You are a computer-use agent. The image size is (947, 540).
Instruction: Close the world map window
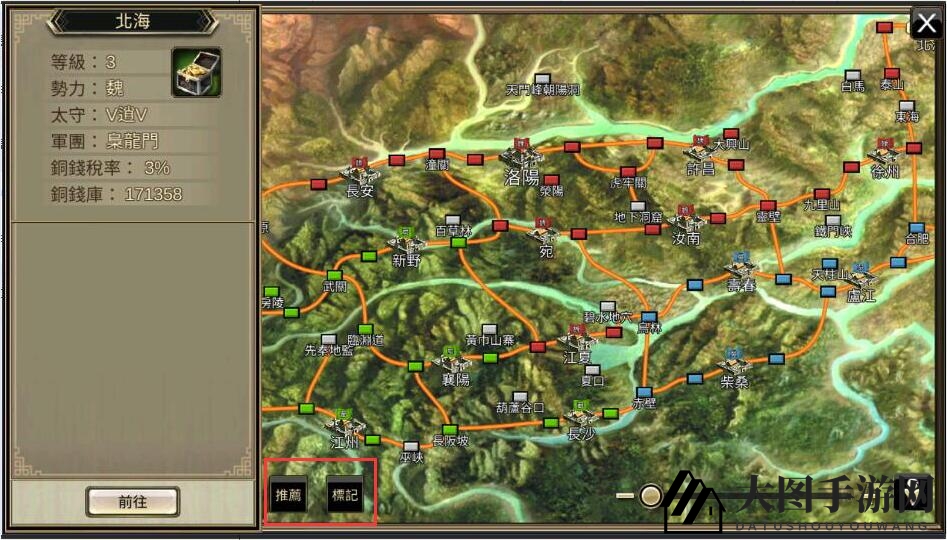926,25
